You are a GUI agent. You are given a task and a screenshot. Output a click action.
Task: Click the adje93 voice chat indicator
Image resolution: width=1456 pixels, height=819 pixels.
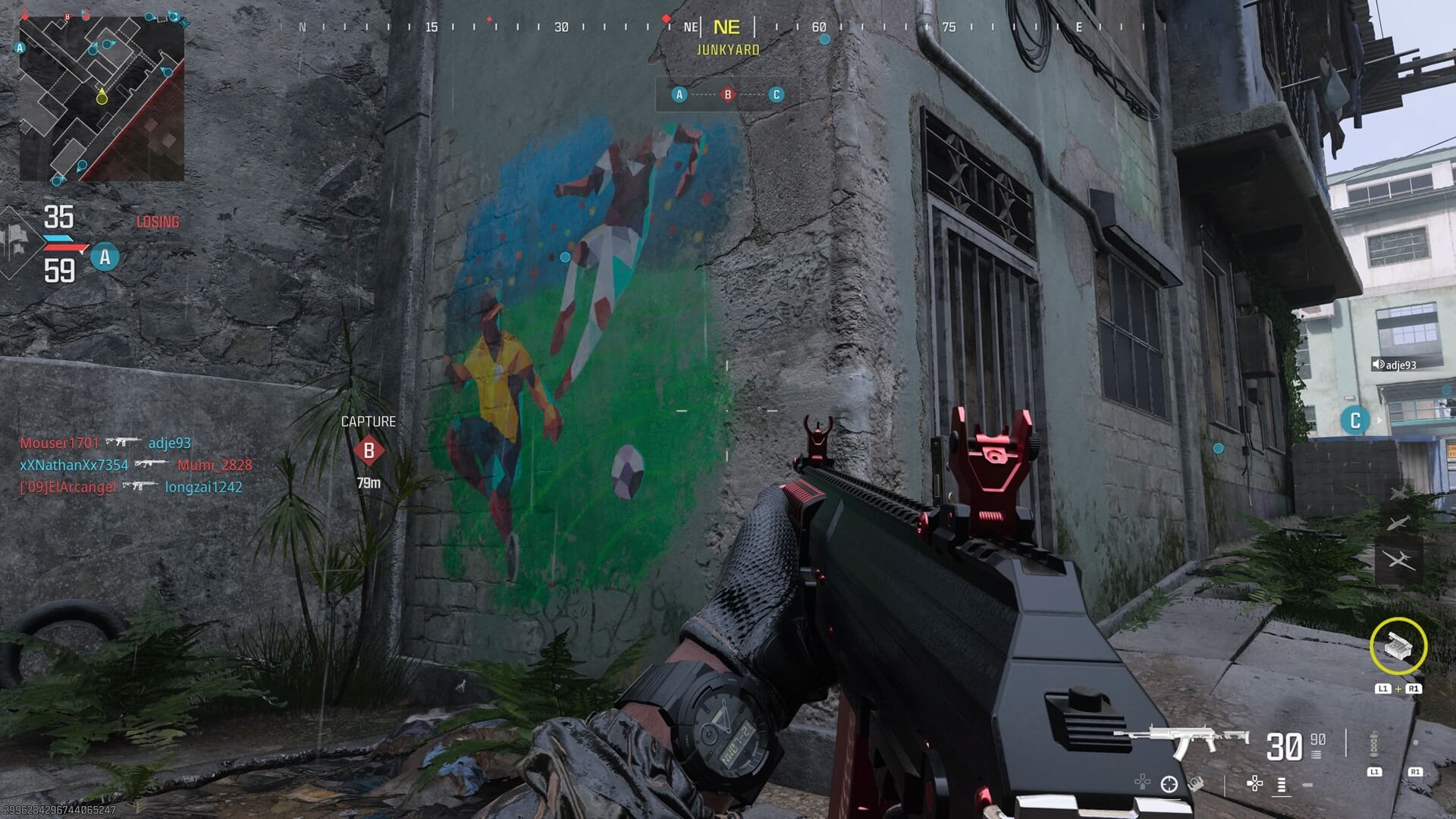[x=1395, y=365]
